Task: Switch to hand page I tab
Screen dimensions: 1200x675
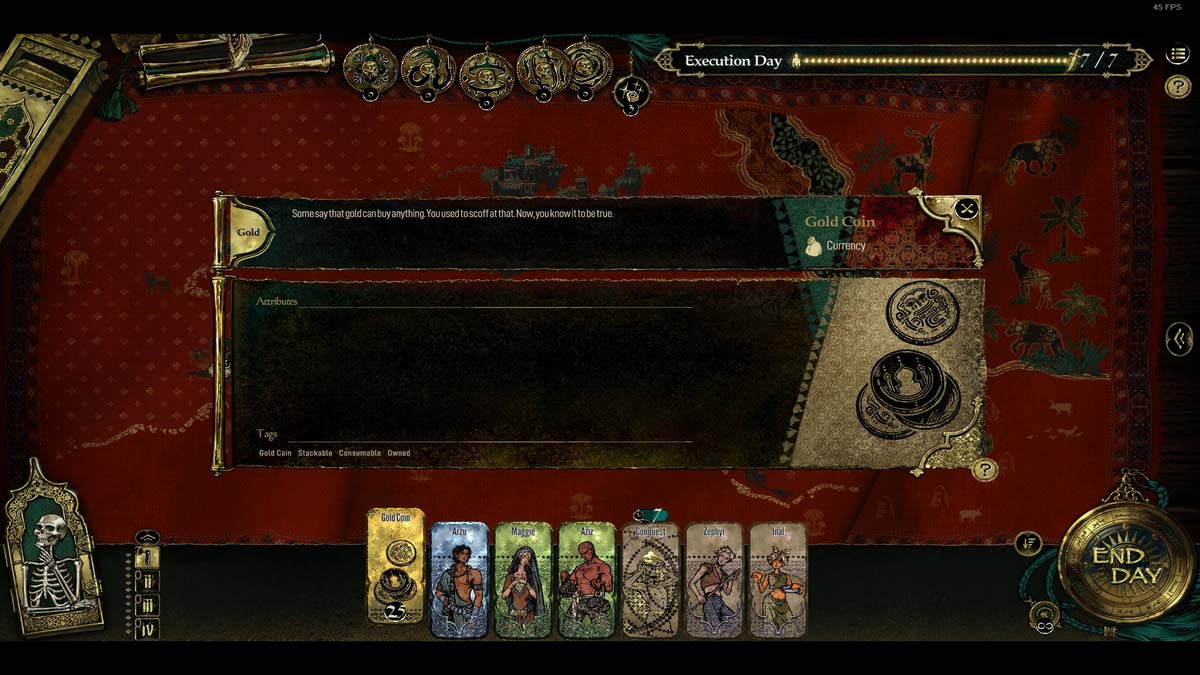Action: click(x=147, y=558)
